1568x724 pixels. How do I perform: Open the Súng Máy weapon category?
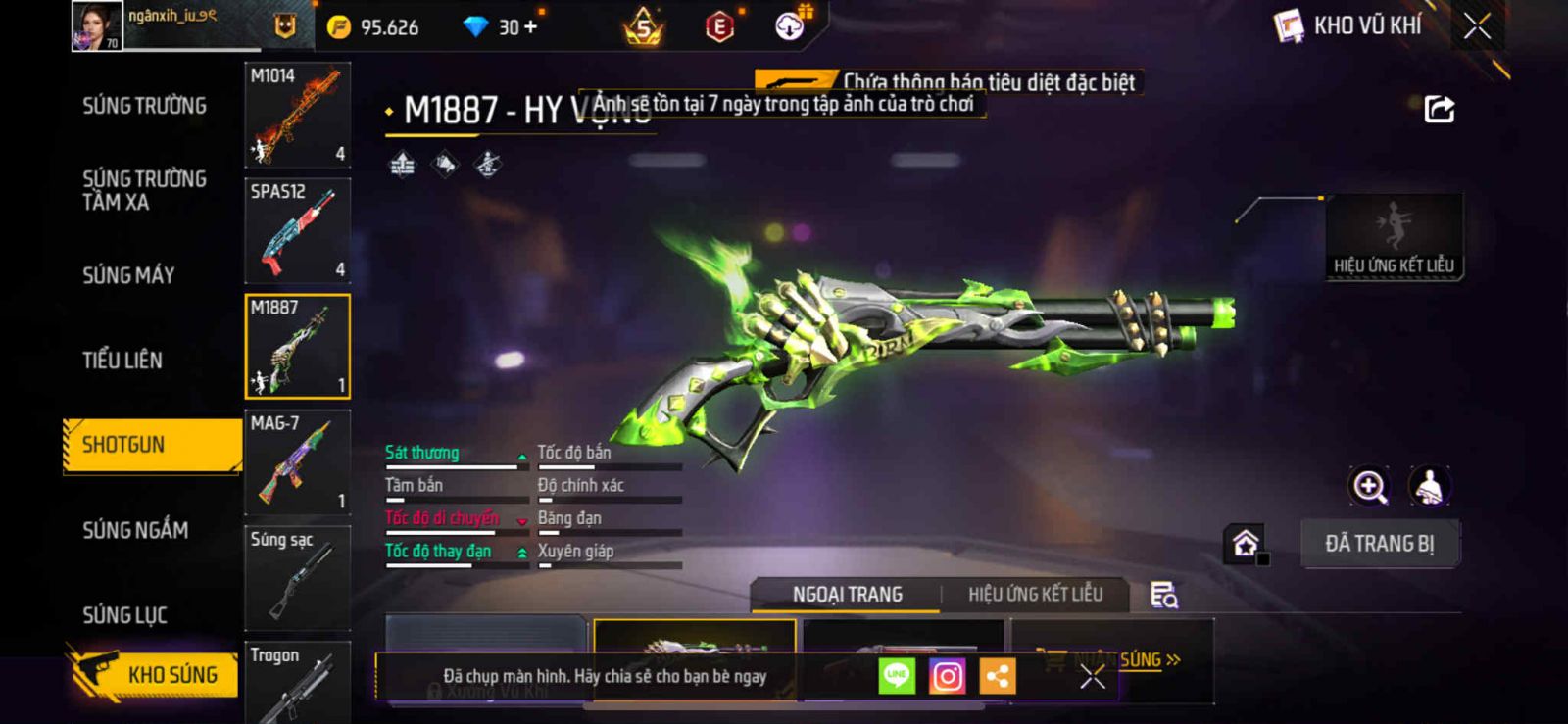128,275
